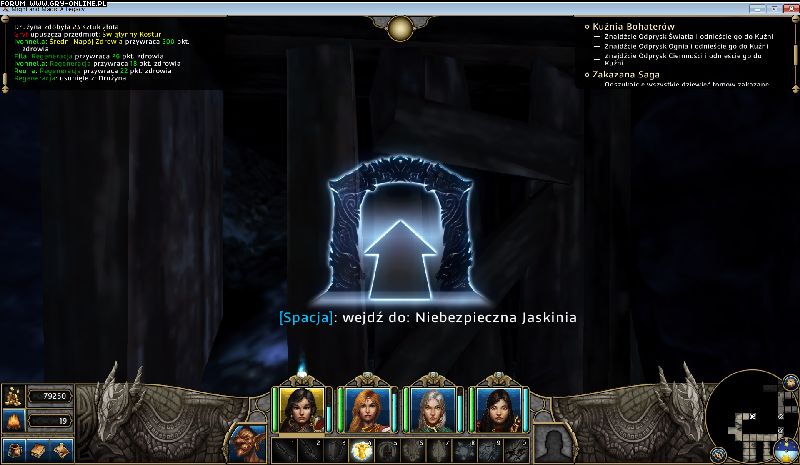Image resolution: width=800 pixels, height=465 pixels.
Task: Open the spellbook journal button
Action: (38, 450)
